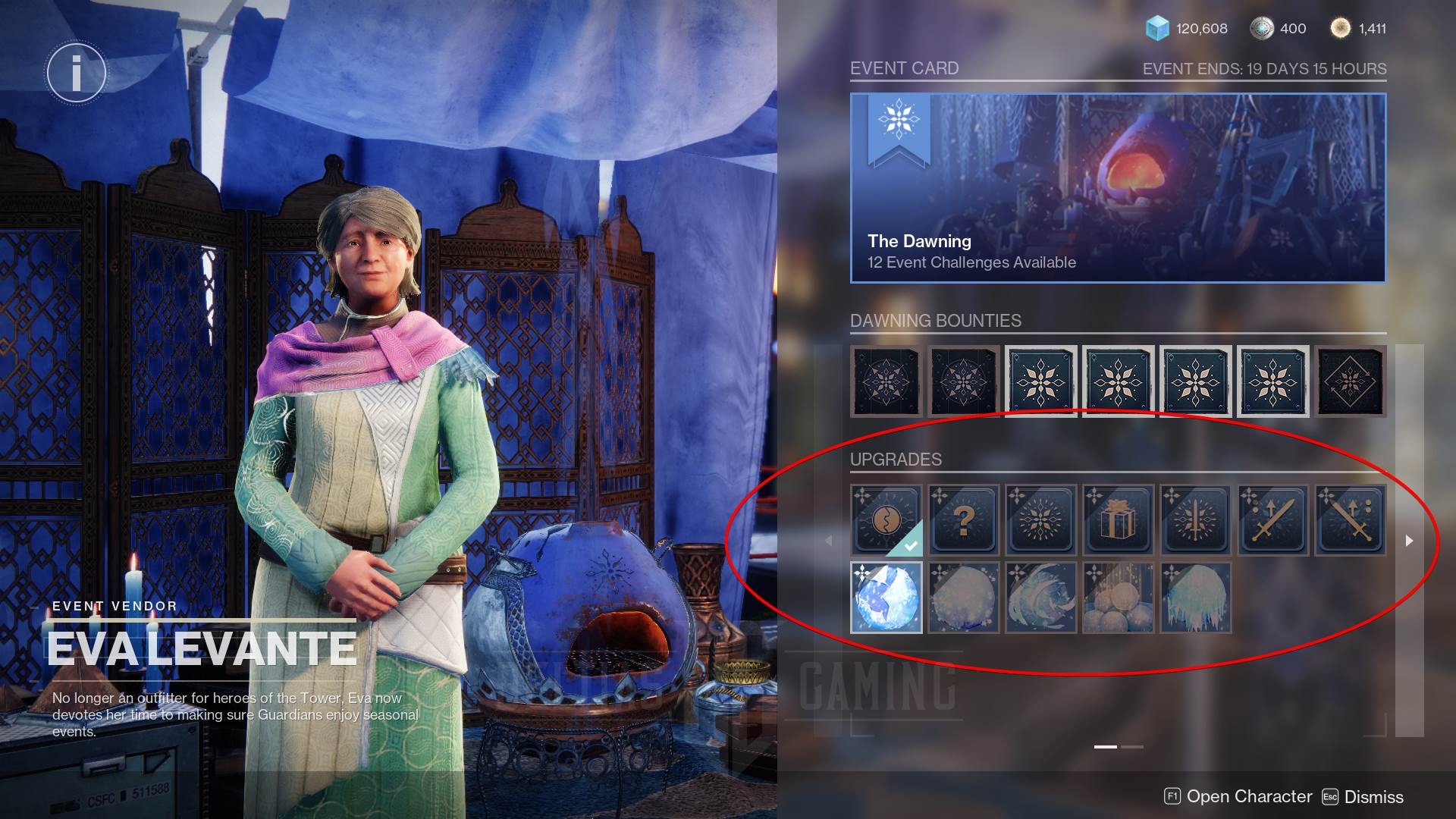Image resolution: width=1456 pixels, height=819 pixels.
Task: Select the single sword with arrow upgrade
Action: click(1272, 520)
